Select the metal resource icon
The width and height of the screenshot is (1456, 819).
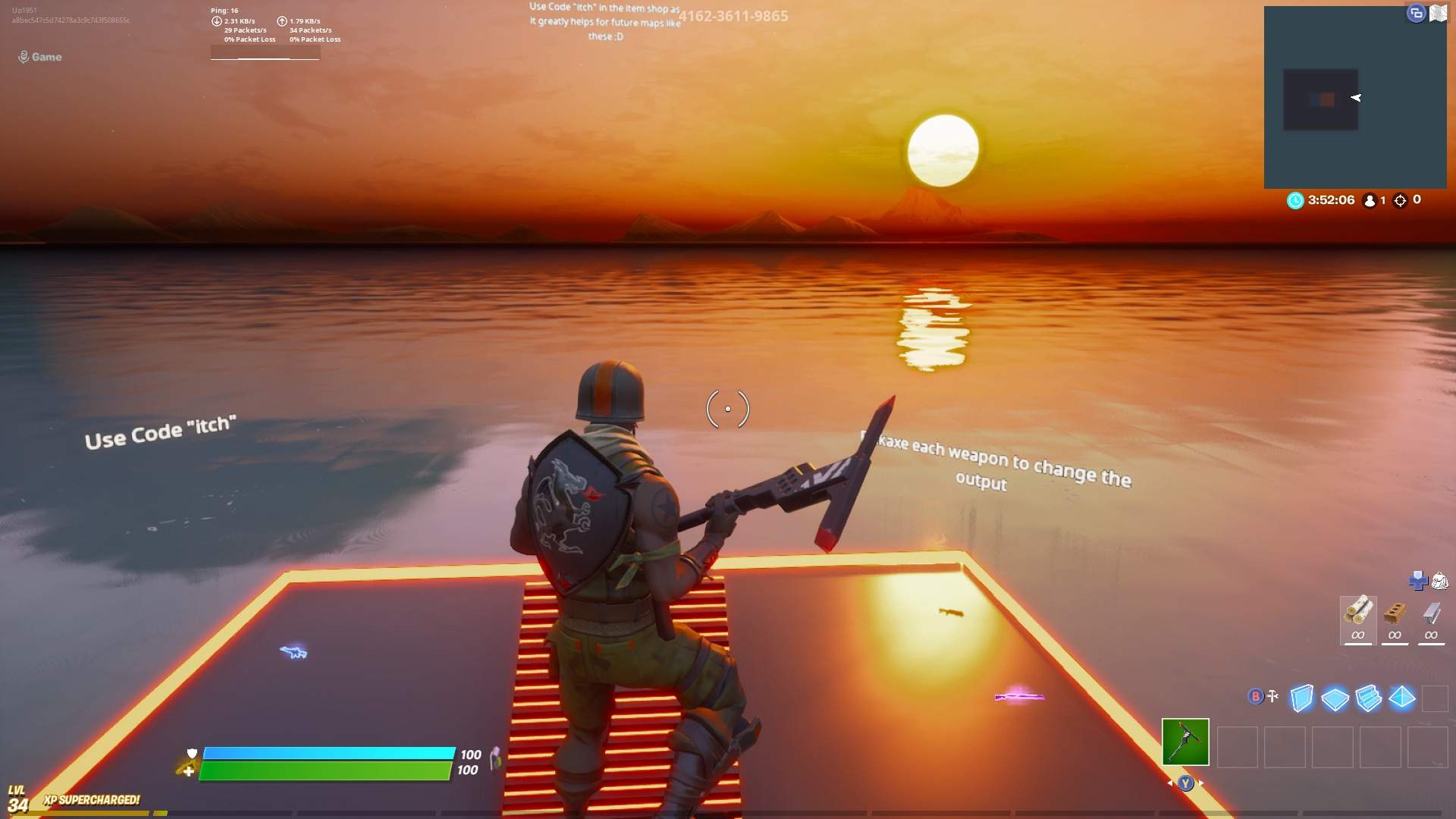[x=1432, y=613]
